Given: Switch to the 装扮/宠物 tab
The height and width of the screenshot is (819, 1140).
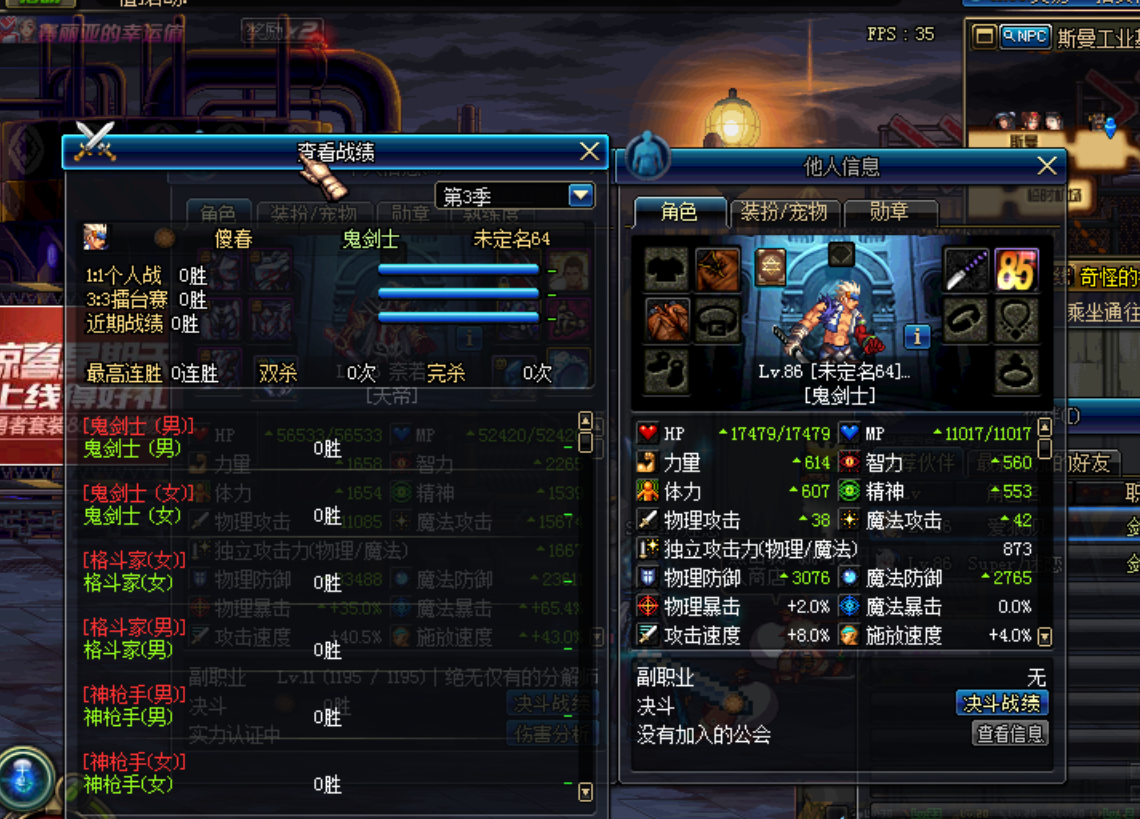Looking at the screenshot, I should click(784, 212).
